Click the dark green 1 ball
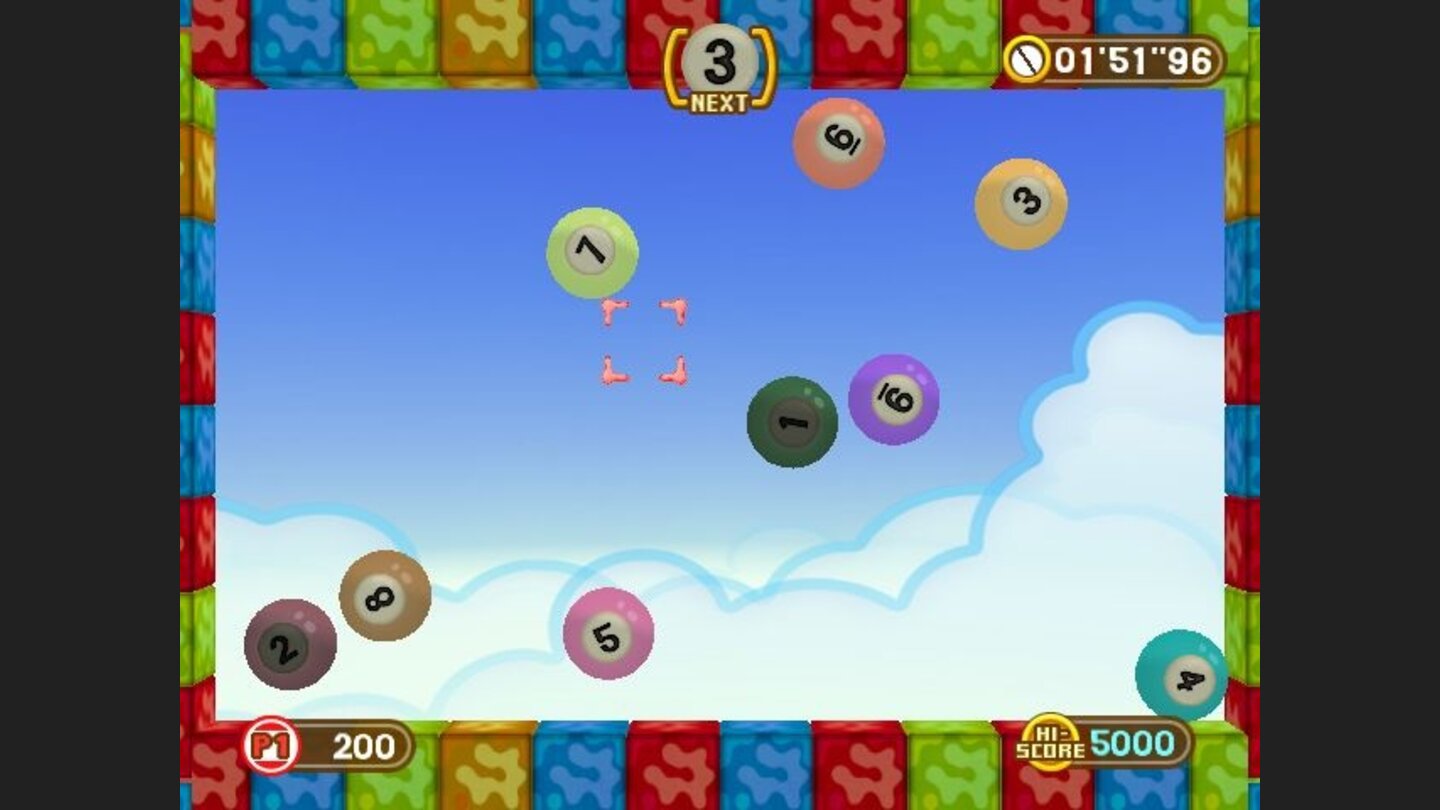1440x810 pixels. point(792,423)
